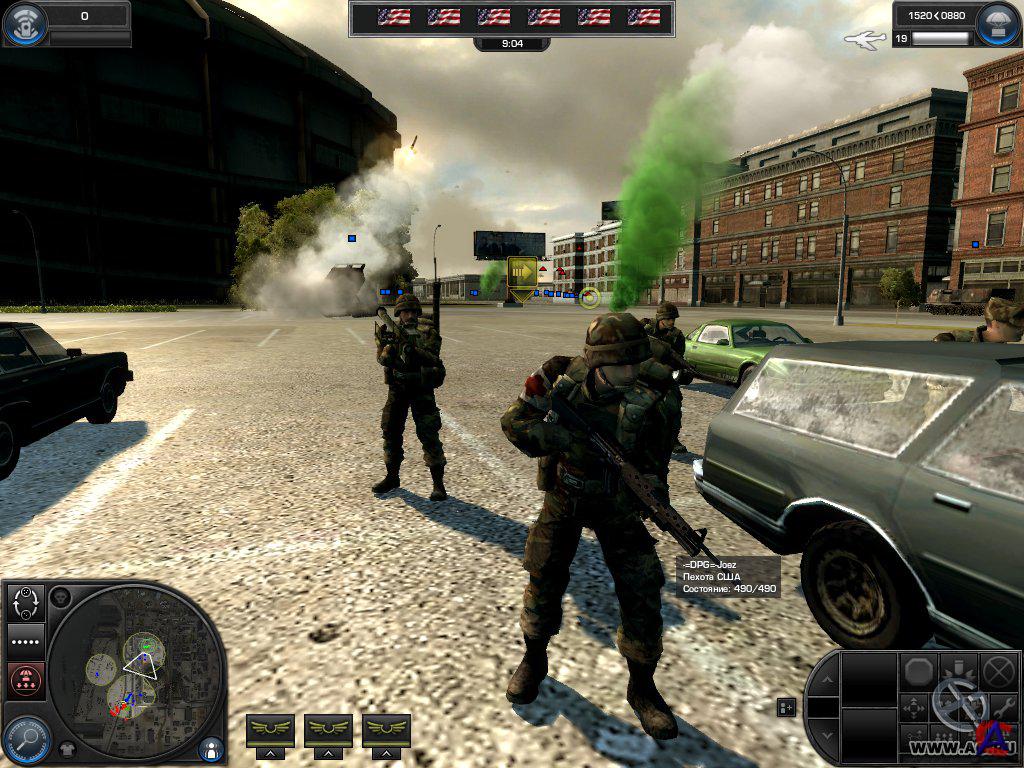Select the yellow arrow objective marker

click(x=522, y=272)
